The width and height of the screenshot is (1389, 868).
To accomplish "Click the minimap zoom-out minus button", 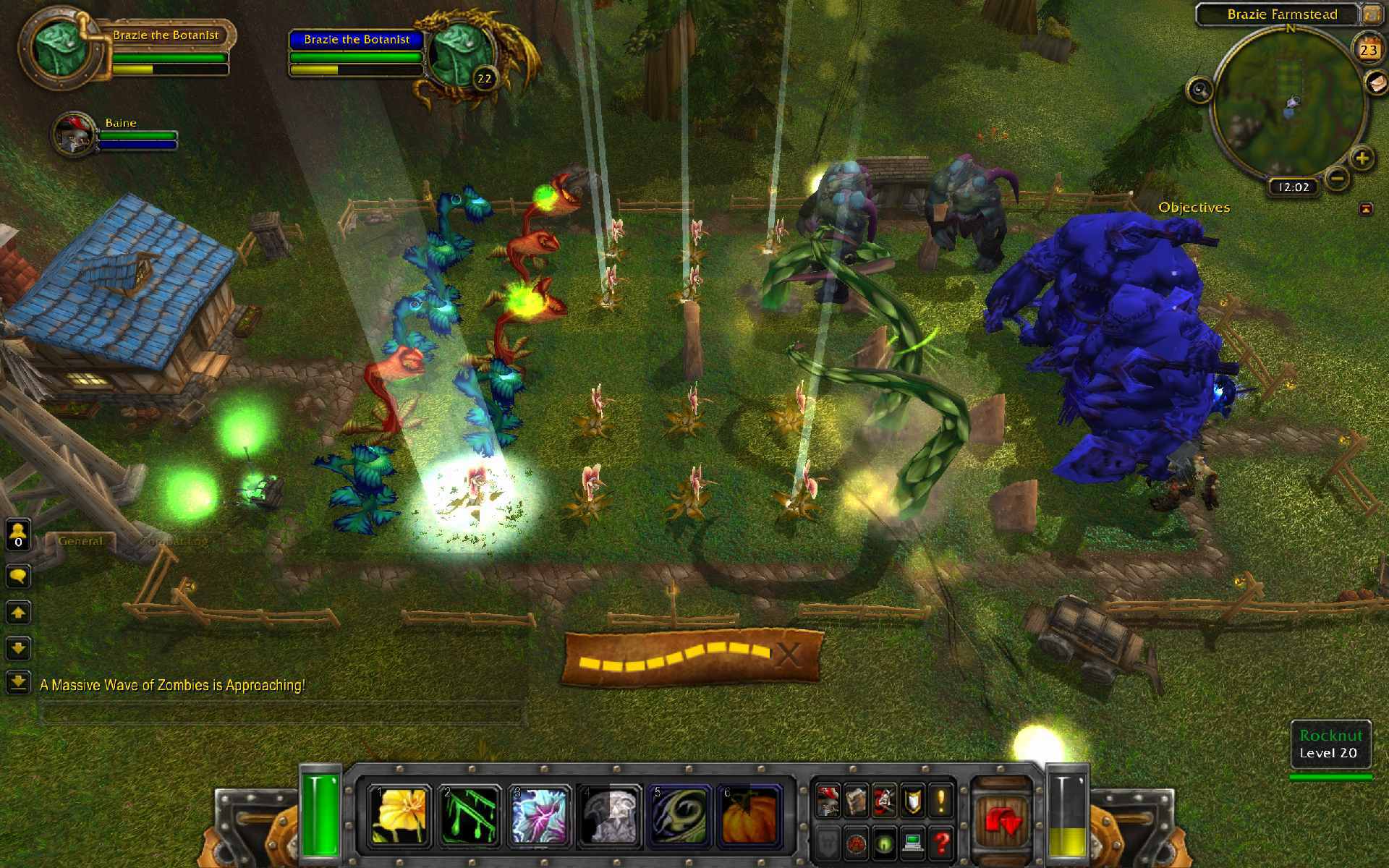I will [x=1337, y=178].
